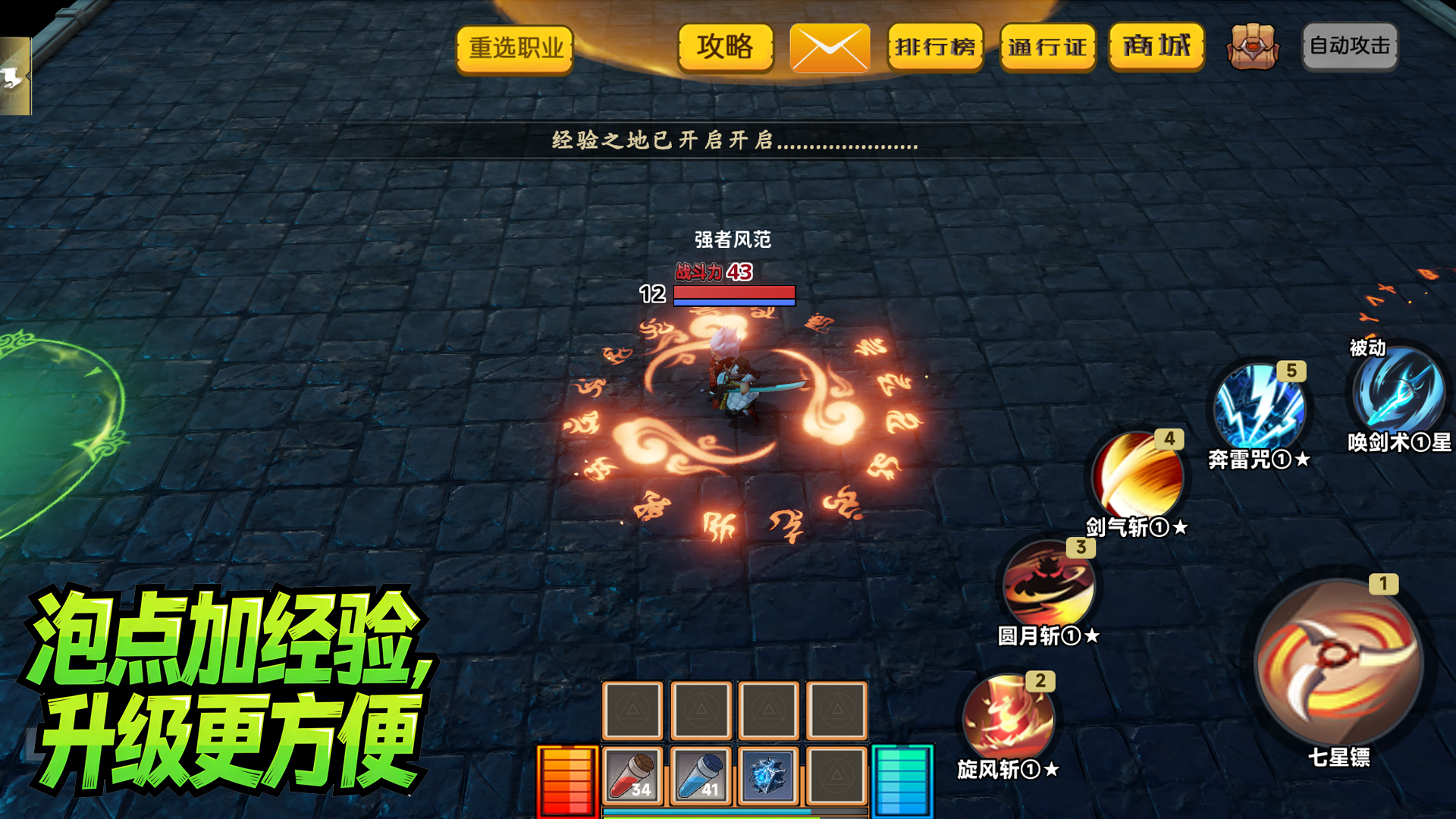This screenshot has height=819, width=1456.
Task: Open the mail inbox envelope
Action: click(x=828, y=47)
